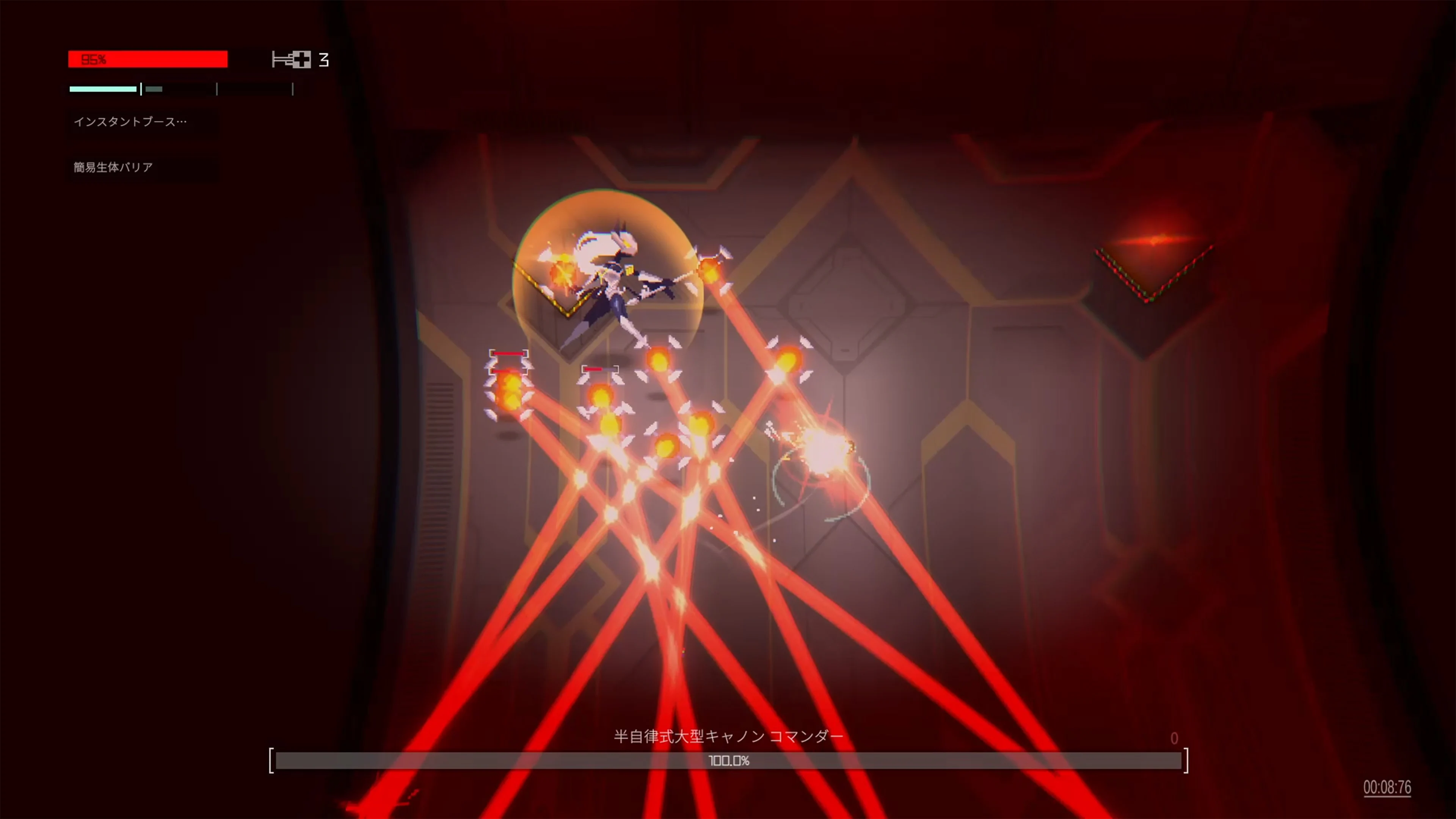Viewport: 1456px width, 819px height.
Task: Expand the boss name 半自律式大型キャノン コマンダー
Action: coord(728,736)
